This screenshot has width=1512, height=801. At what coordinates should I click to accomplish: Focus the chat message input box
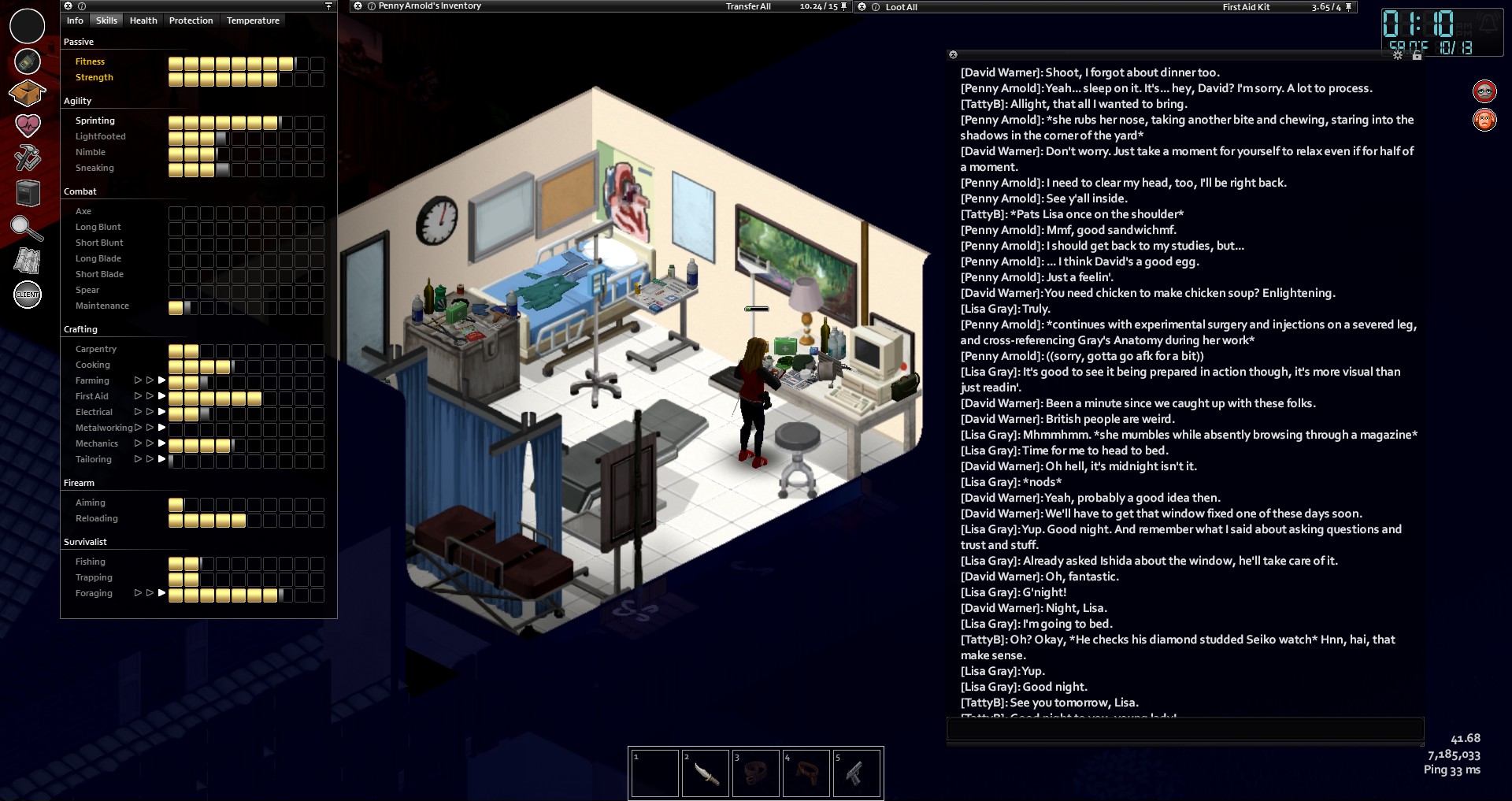(1184, 729)
